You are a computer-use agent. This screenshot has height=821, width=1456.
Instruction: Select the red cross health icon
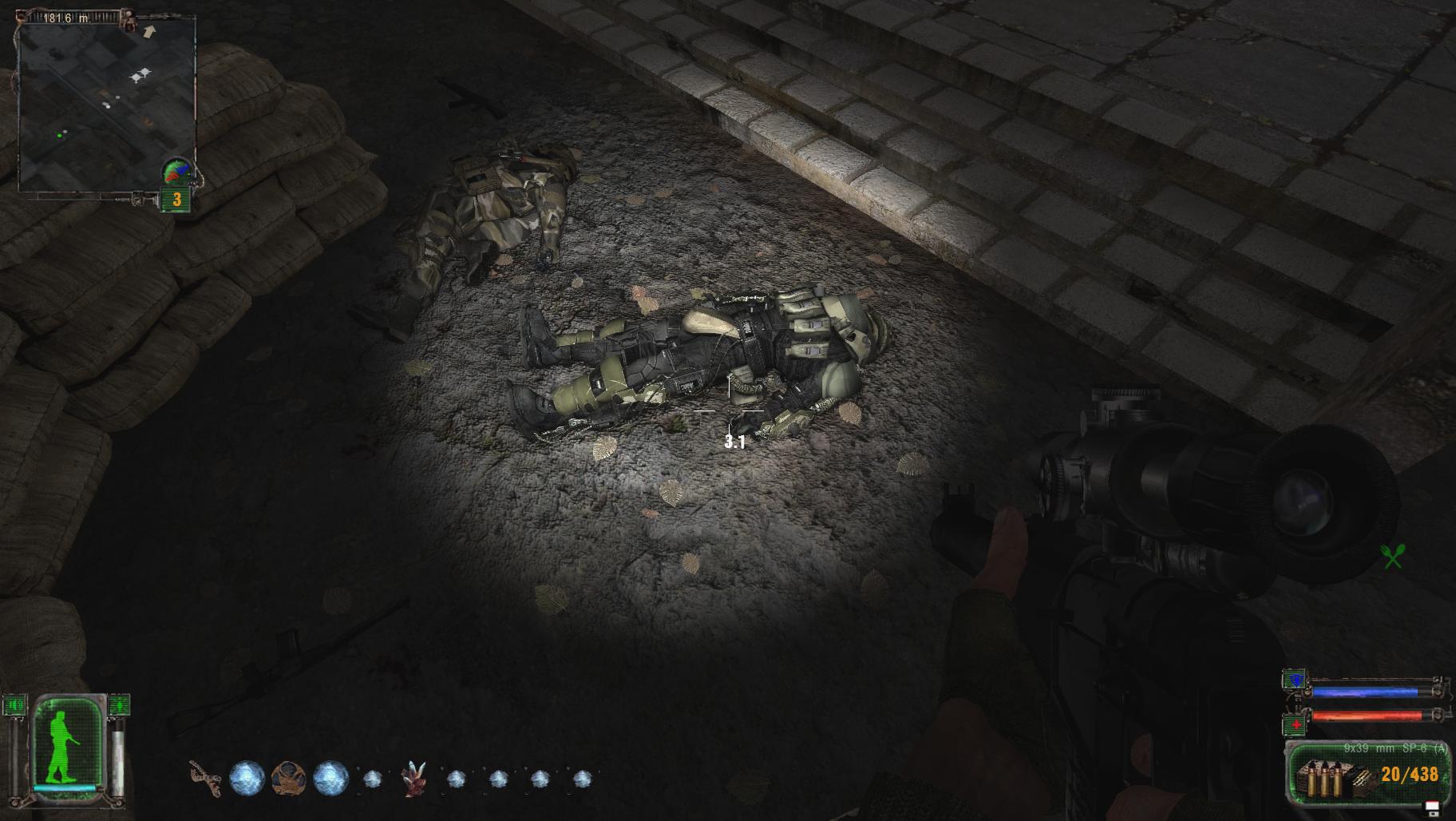tap(1296, 724)
